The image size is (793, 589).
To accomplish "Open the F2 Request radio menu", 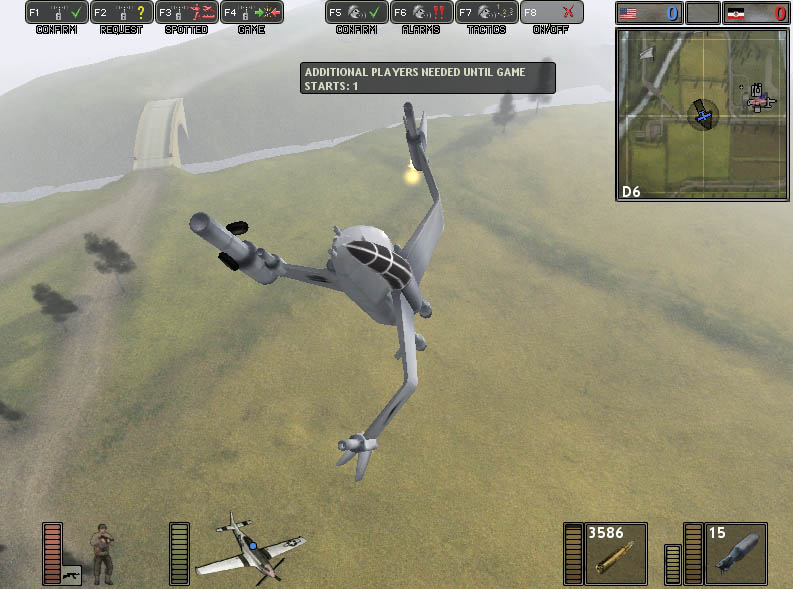I will [x=121, y=13].
